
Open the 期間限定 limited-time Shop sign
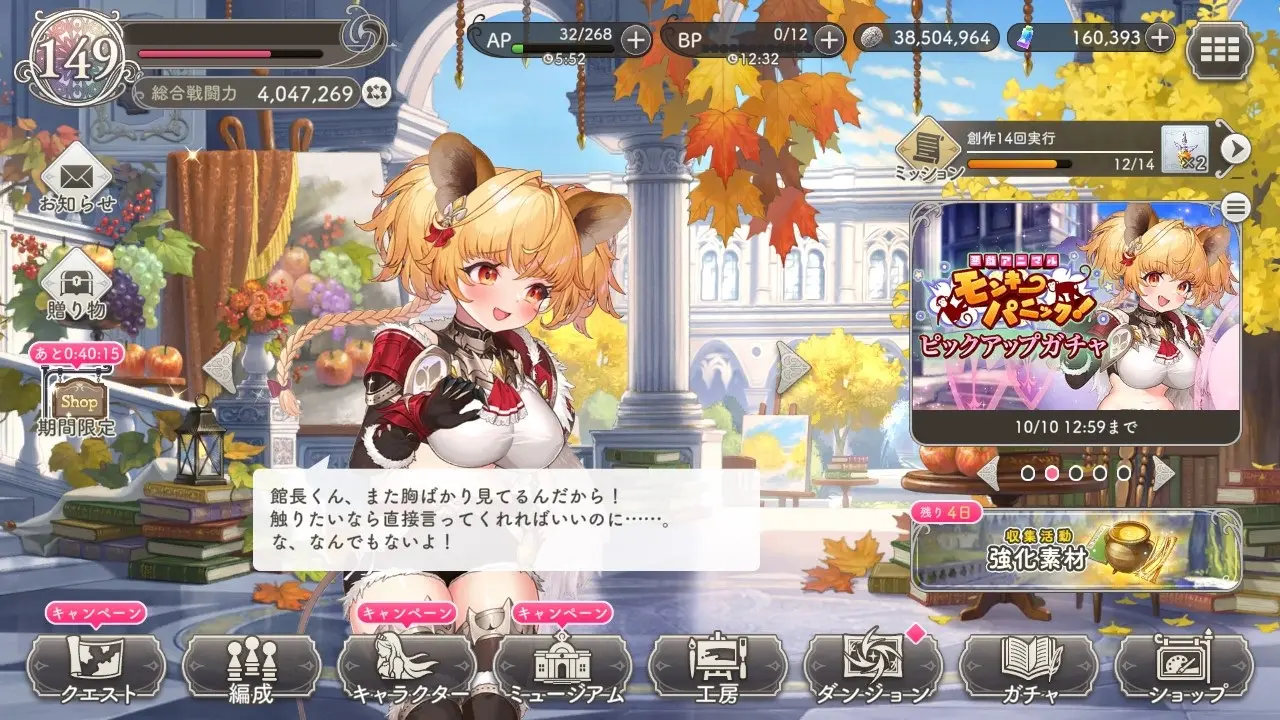(x=78, y=400)
